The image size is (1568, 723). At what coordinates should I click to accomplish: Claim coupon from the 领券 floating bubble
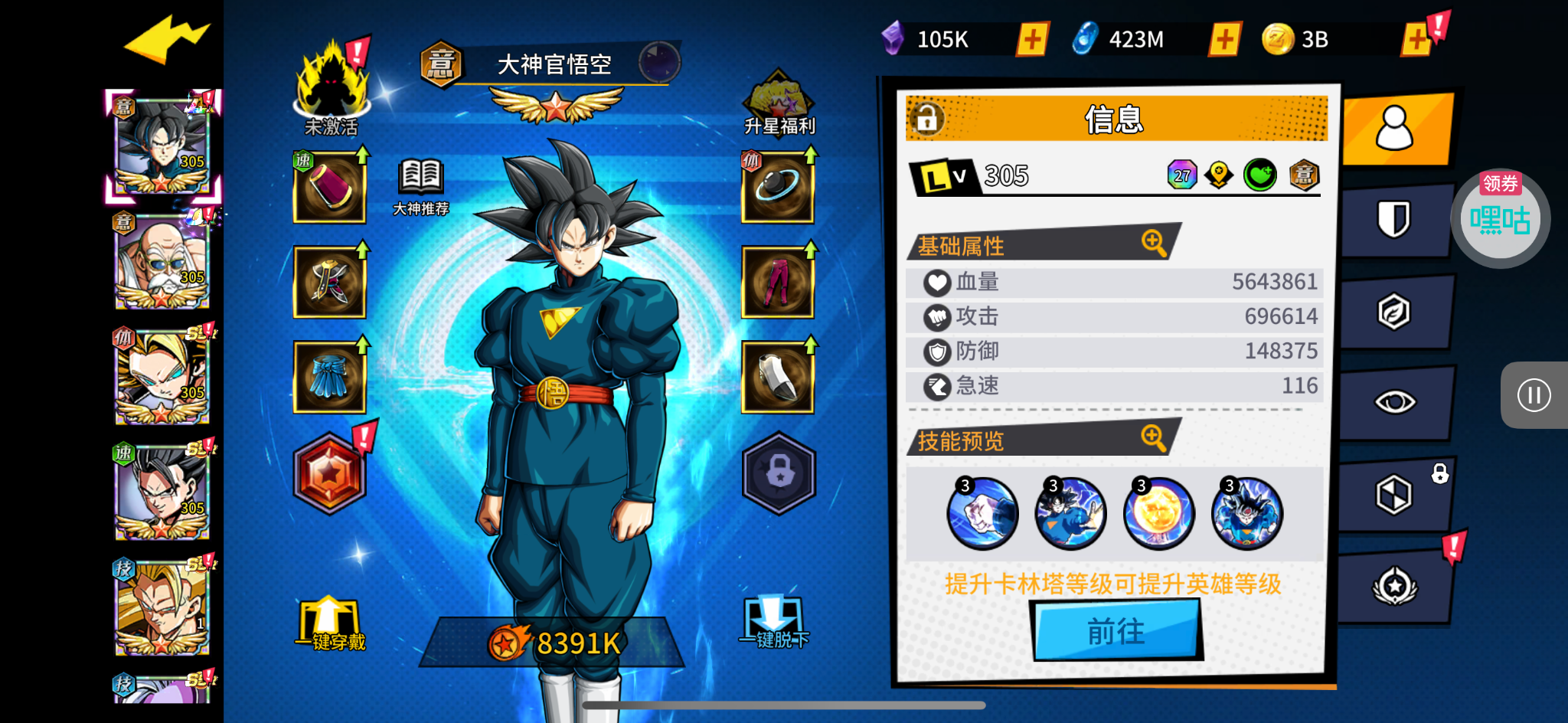pos(1500,219)
